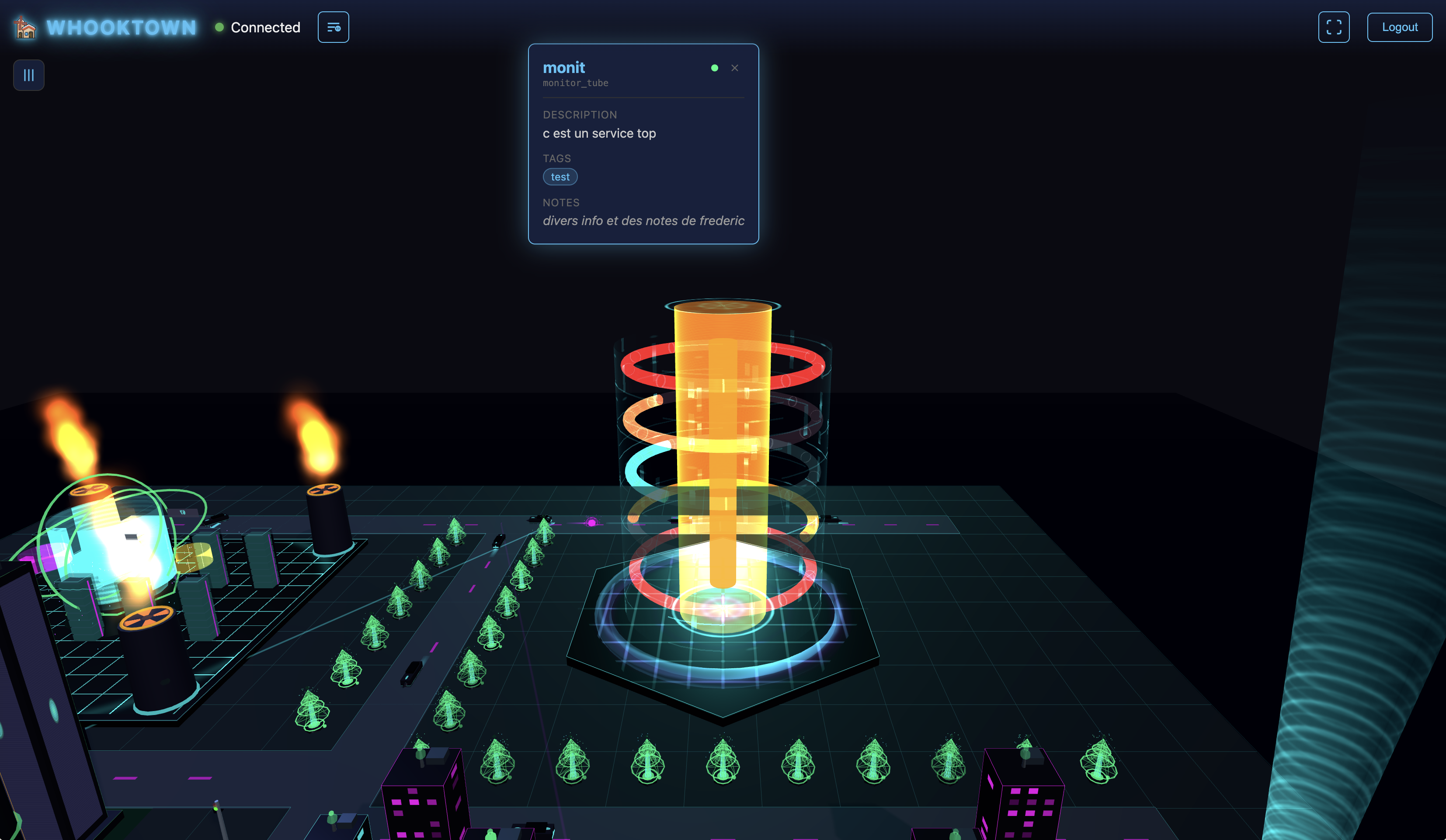Click the Logout button
Screen dimensions: 1446x840
(1399, 27)
